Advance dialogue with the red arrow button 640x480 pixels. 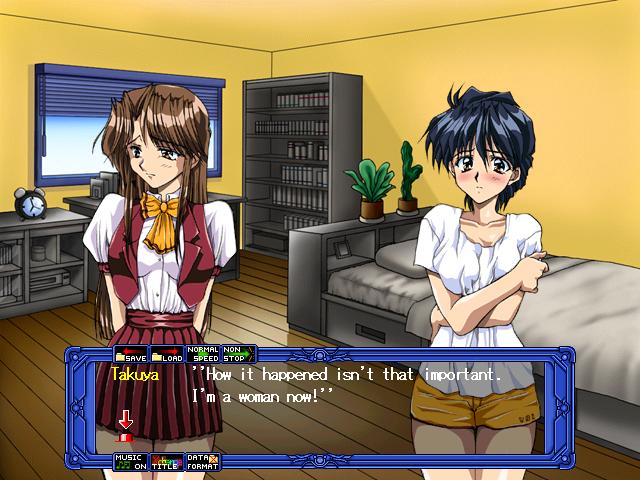(x=126, y=424)
